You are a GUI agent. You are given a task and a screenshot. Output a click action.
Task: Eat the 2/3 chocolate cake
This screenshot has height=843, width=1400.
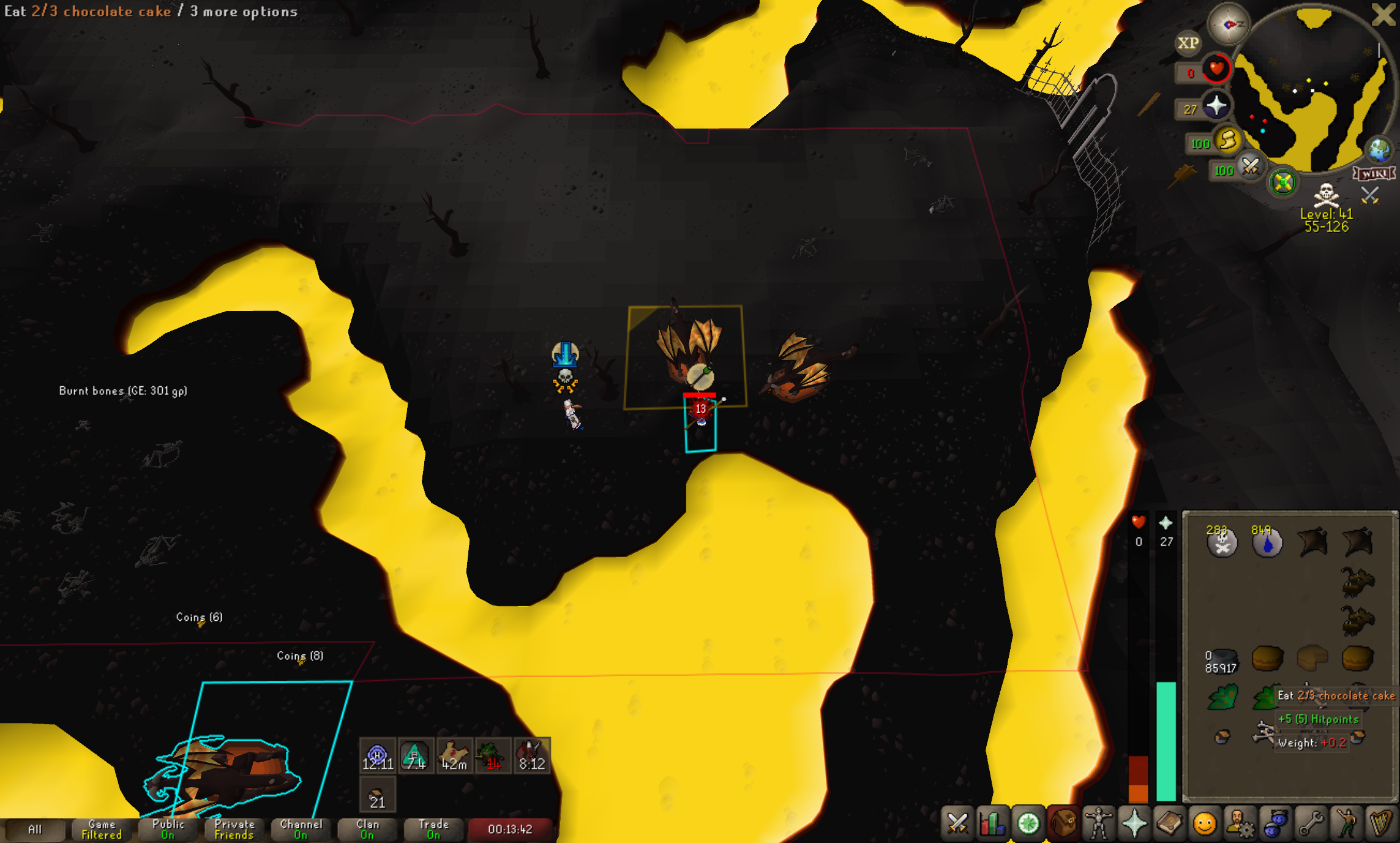coord(1312,658)
